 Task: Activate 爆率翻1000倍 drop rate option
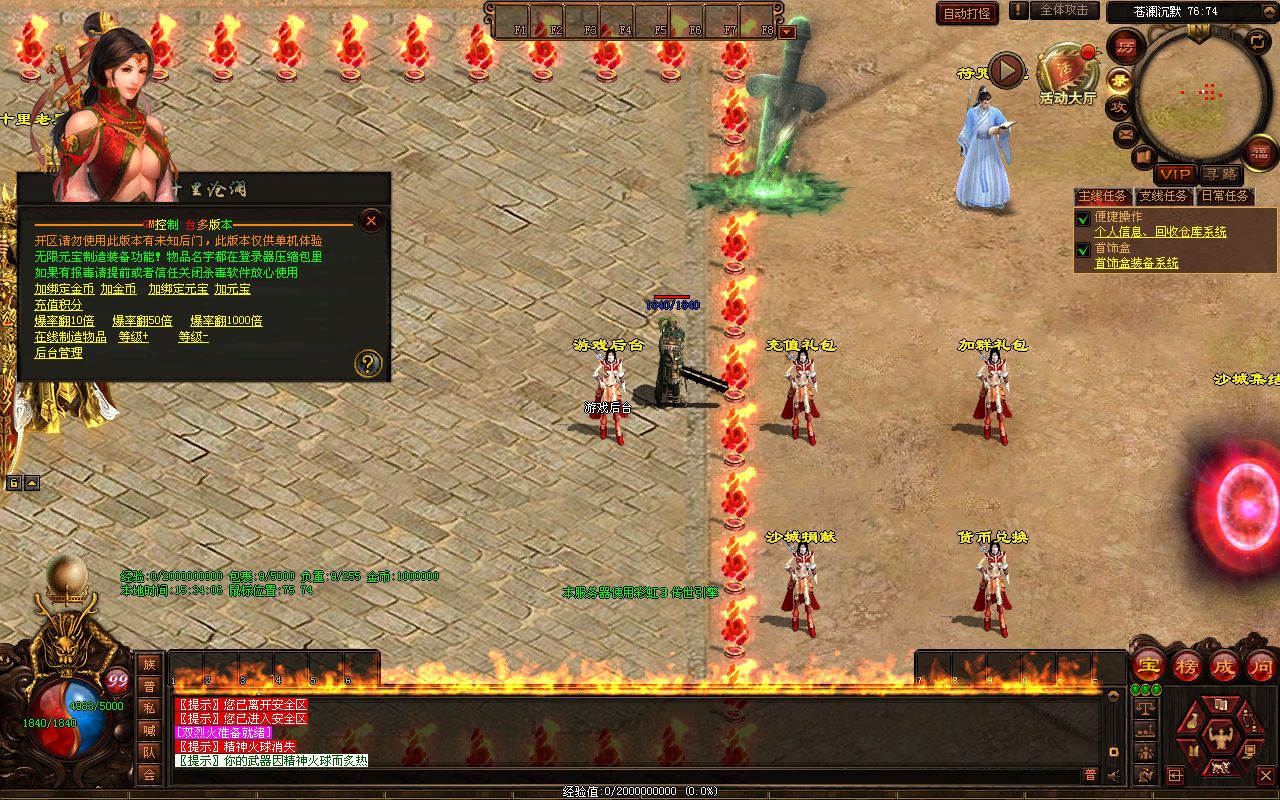point(226,321)
